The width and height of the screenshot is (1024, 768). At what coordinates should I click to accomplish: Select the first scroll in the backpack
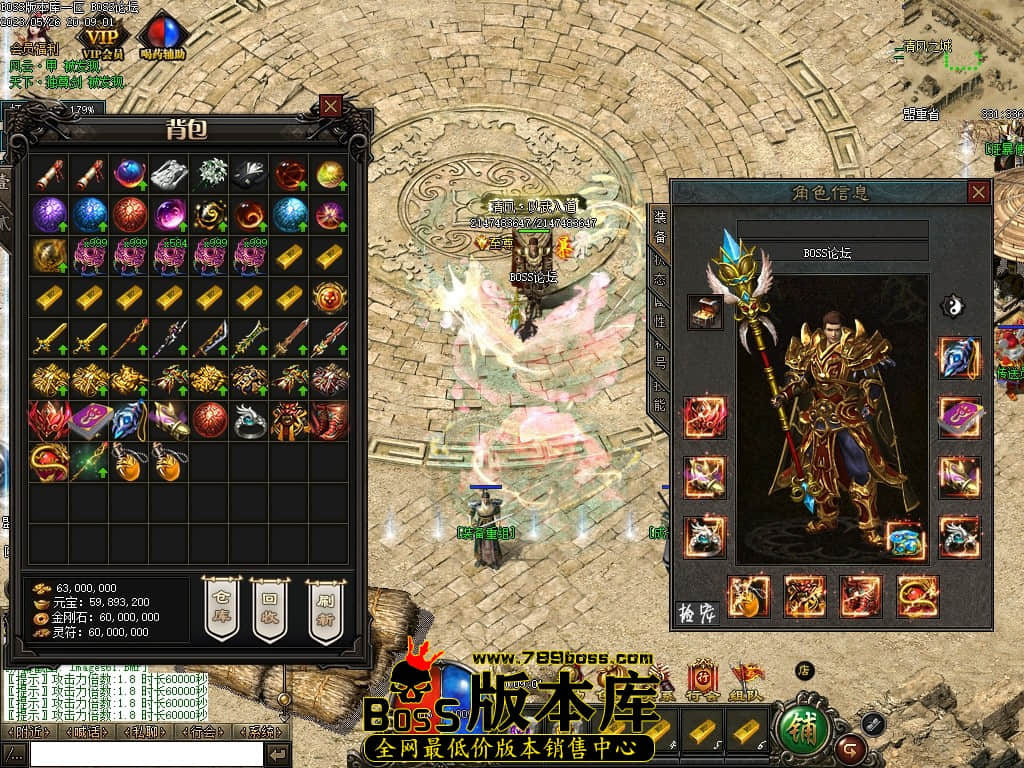[x=49, y=175]
